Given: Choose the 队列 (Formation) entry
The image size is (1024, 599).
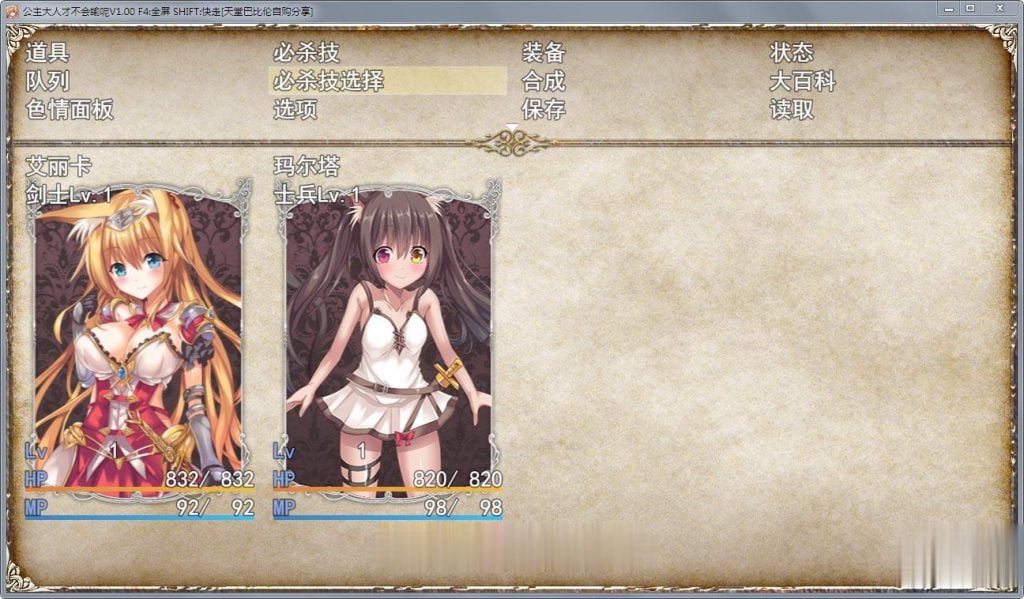Looking at the screenshot, I should 47,81.
